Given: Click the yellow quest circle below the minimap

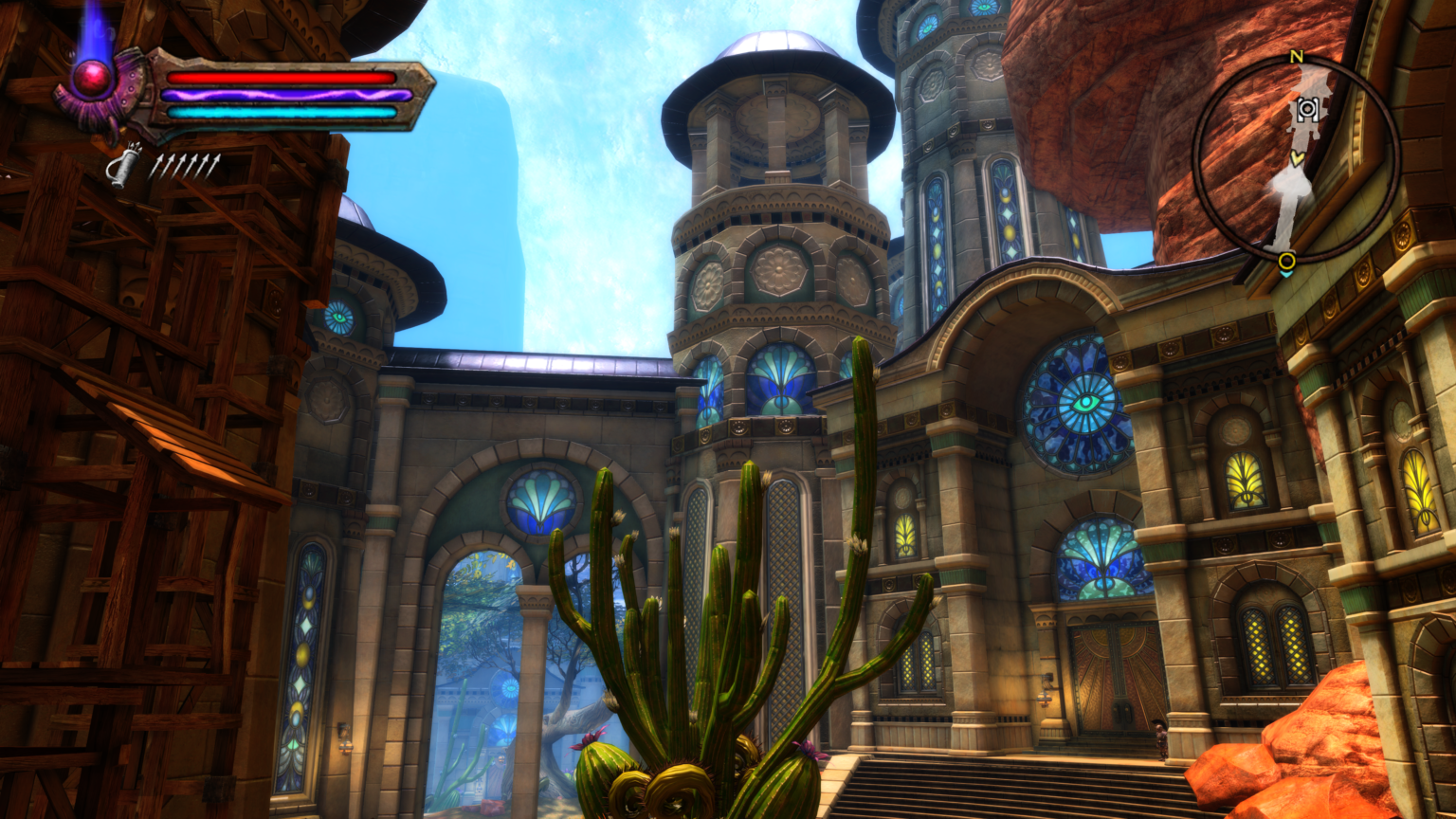Looking at the screenshot, I should pyautogui.click(x=1287, y=260).
